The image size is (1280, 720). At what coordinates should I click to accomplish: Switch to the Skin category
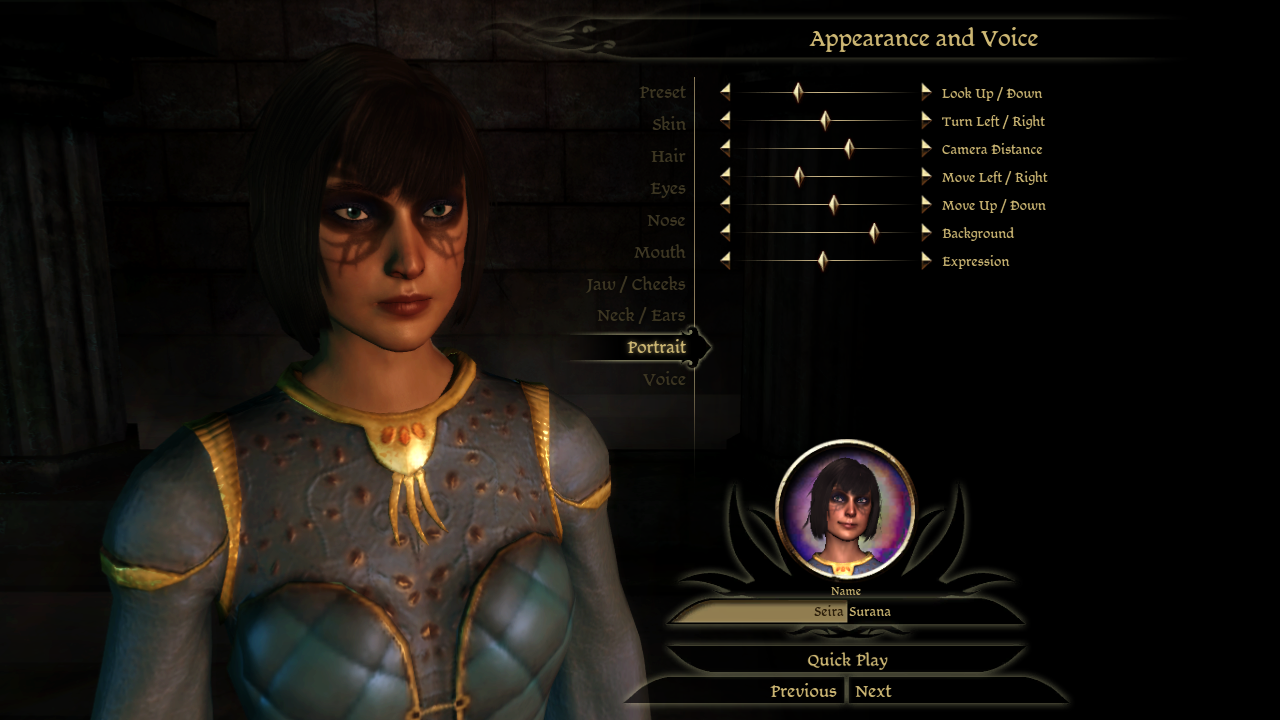[668, 125]
